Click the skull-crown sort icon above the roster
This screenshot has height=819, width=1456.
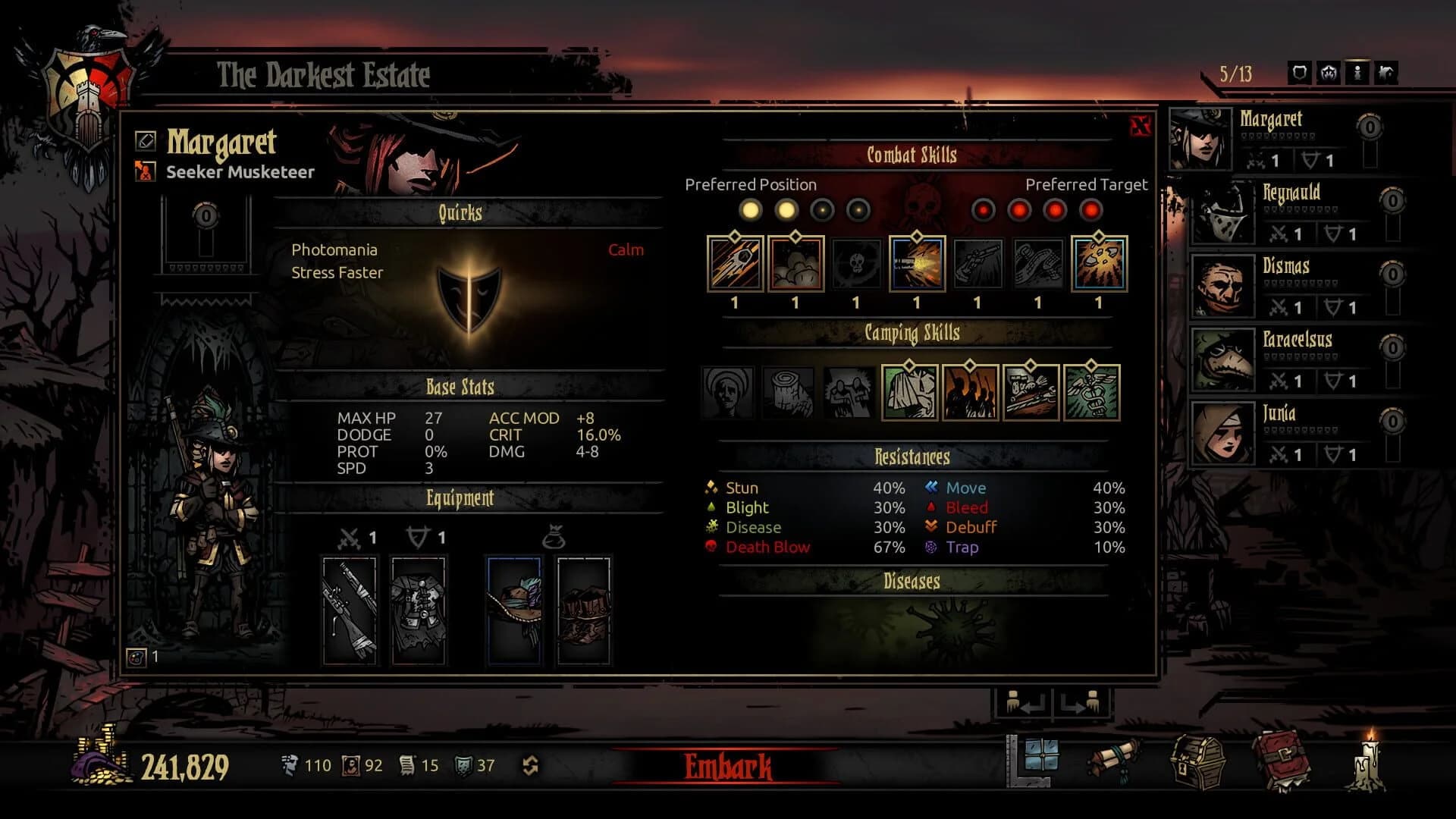coord(1329,71)
